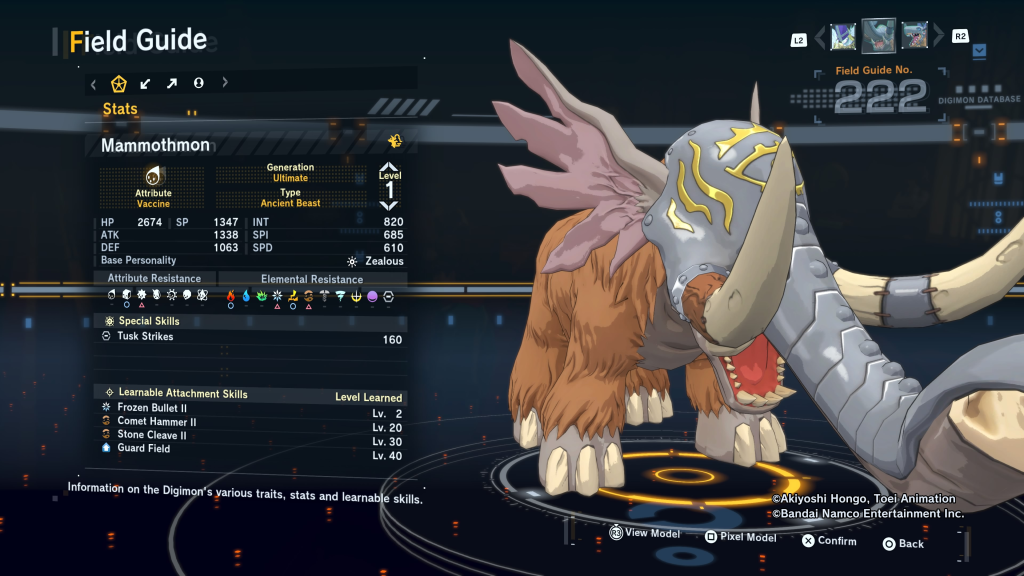The width and height of the screenshot is (1024, 576).
Task: Switch to the up-right arrow tab
Action: (x=171, y=83)
